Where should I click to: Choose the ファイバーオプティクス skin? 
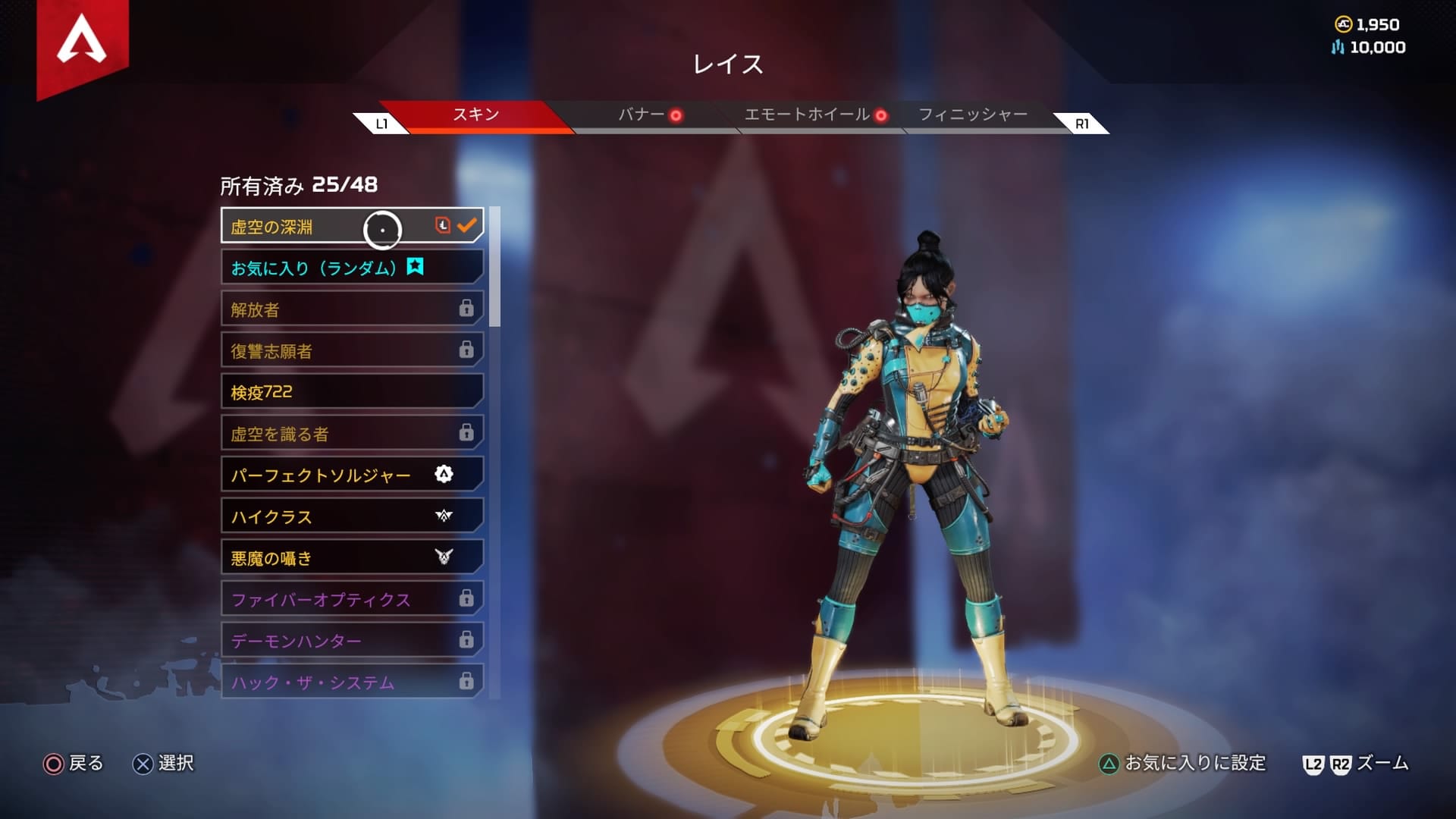351,600
